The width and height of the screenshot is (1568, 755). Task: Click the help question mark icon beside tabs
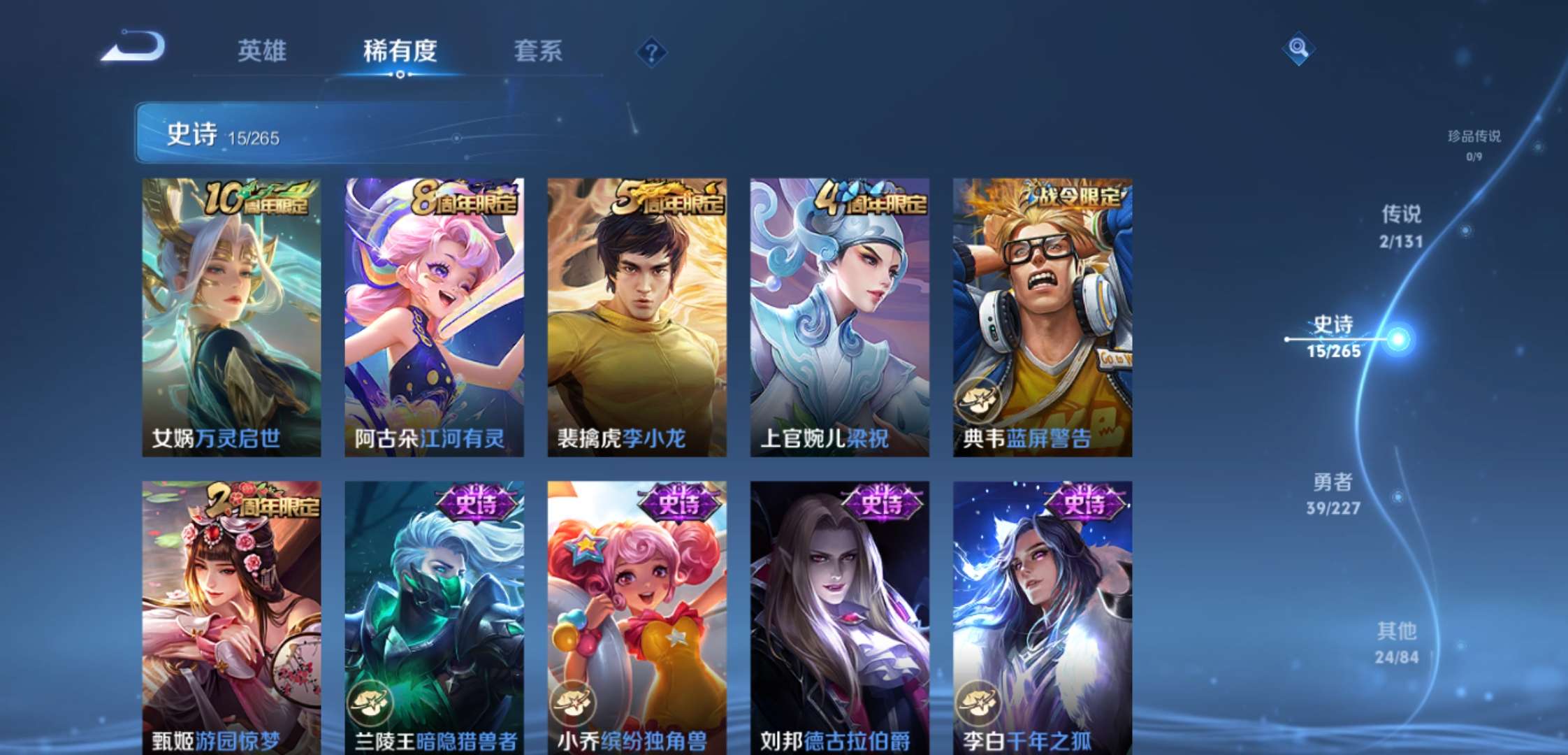(651, 50)
